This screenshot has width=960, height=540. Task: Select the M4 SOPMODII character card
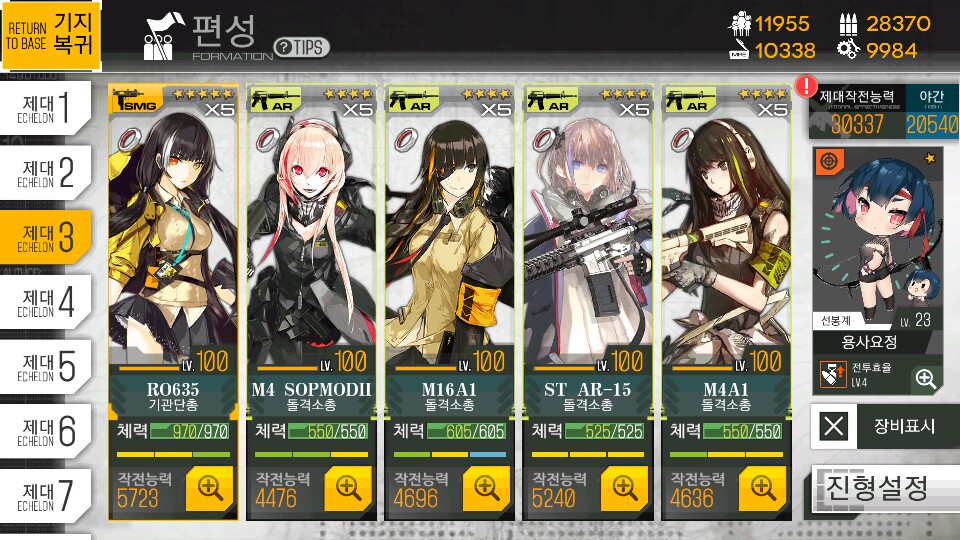point(312,240)
